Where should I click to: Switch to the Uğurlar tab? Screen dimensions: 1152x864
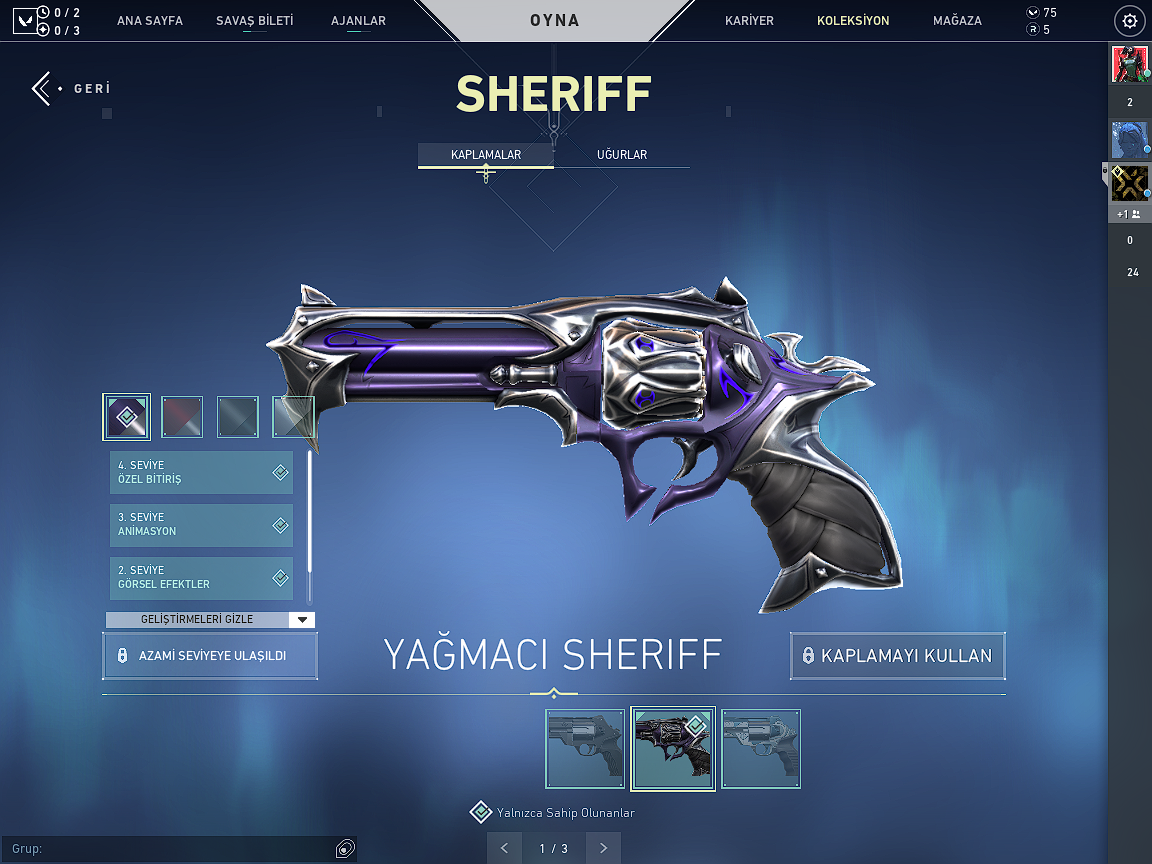click(622, 154)
